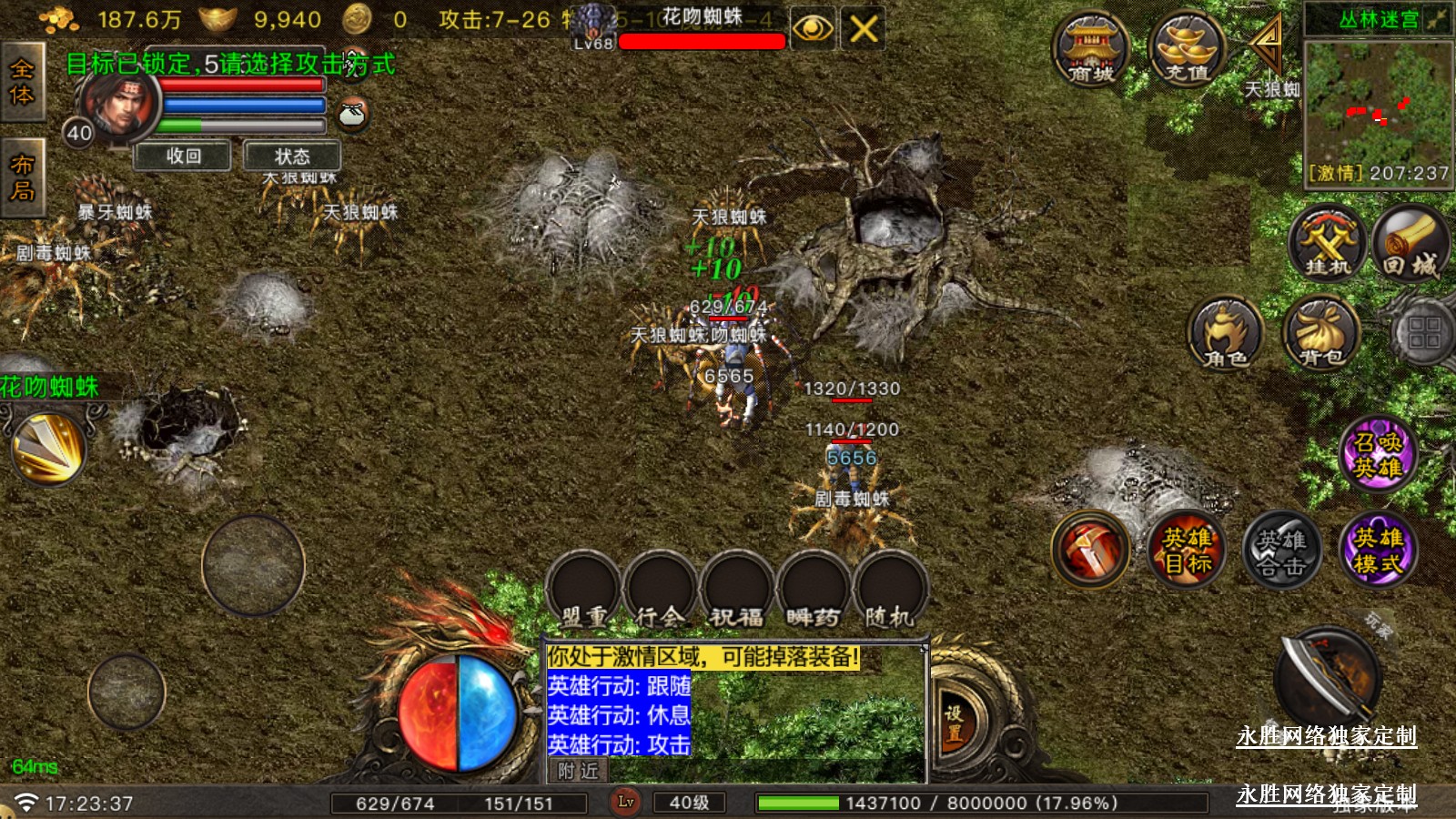Close the target monster panel with X

[863, 29]
